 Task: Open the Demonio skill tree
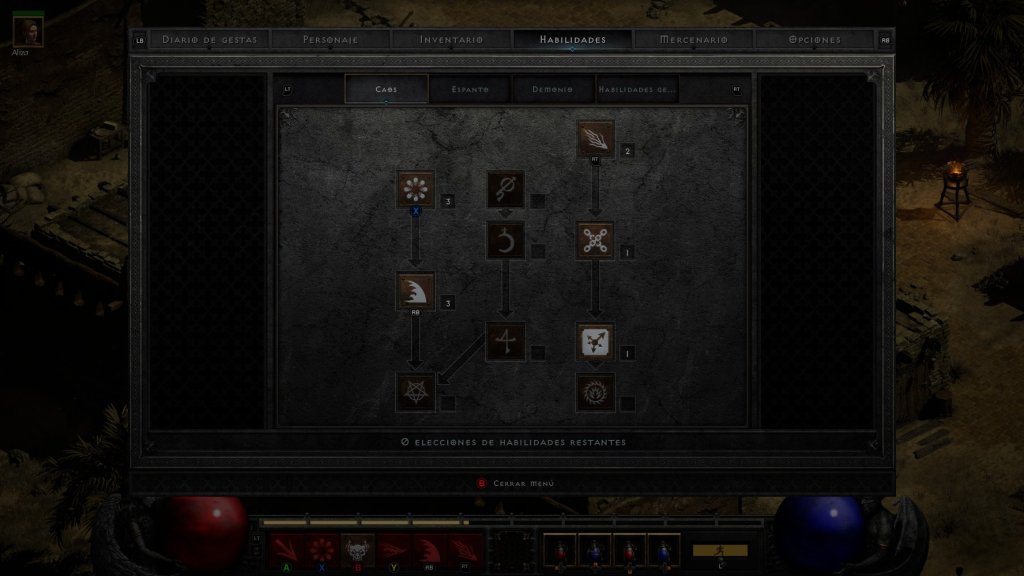coord(553,89)
